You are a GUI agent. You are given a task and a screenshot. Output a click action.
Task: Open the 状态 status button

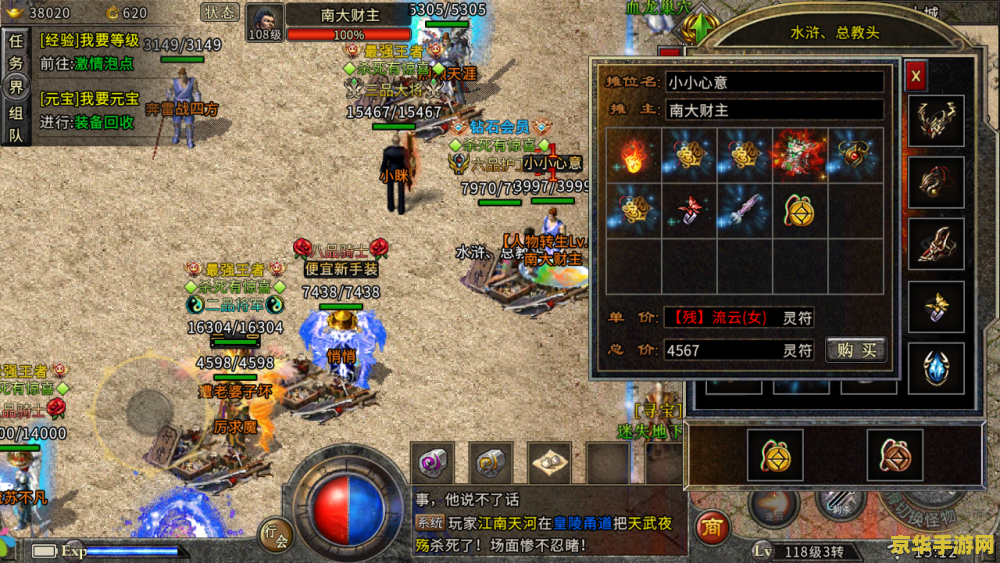(219, 13)
